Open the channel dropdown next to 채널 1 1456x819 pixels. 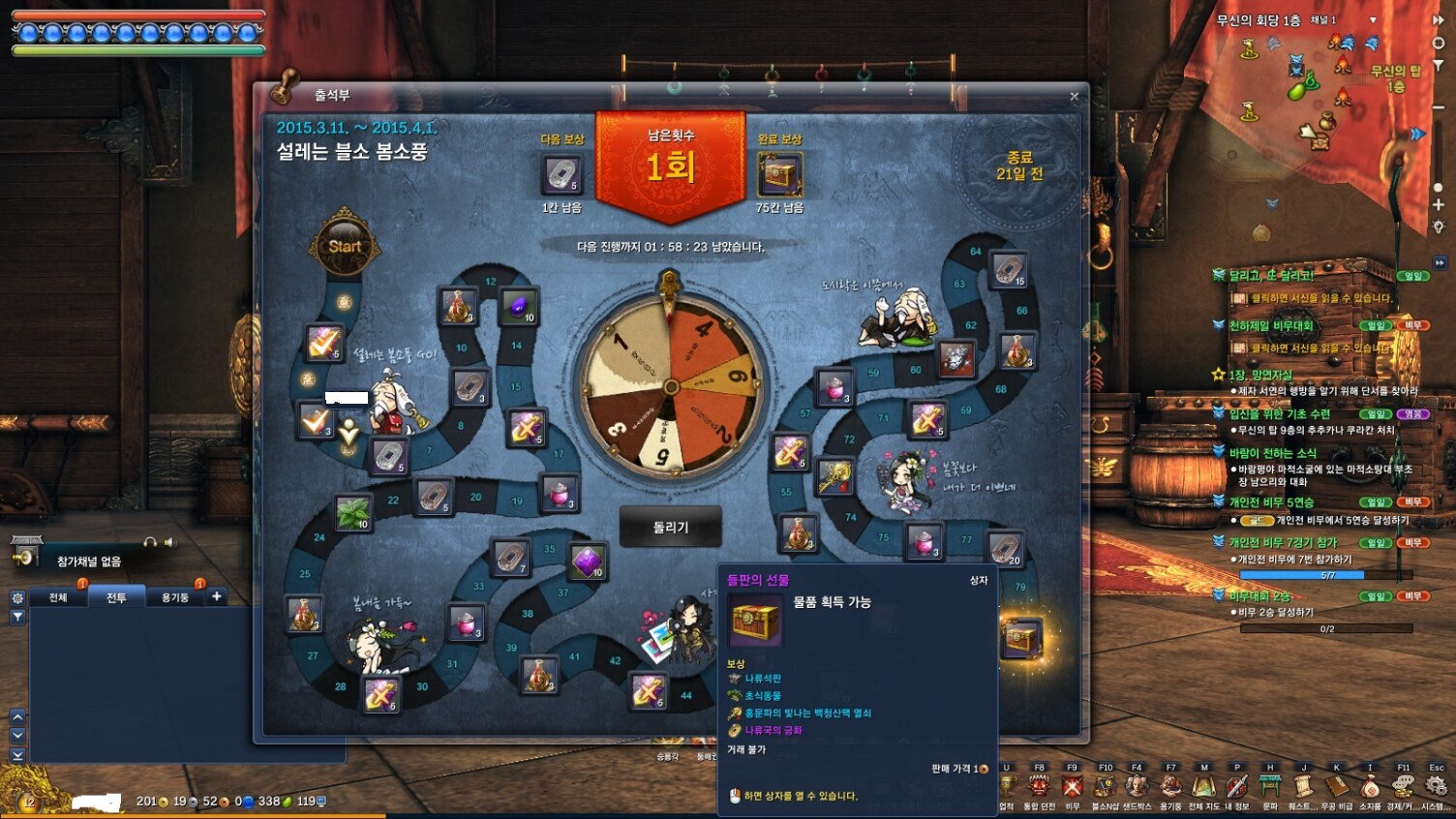pyautogui.click(x=1372, y=20)
